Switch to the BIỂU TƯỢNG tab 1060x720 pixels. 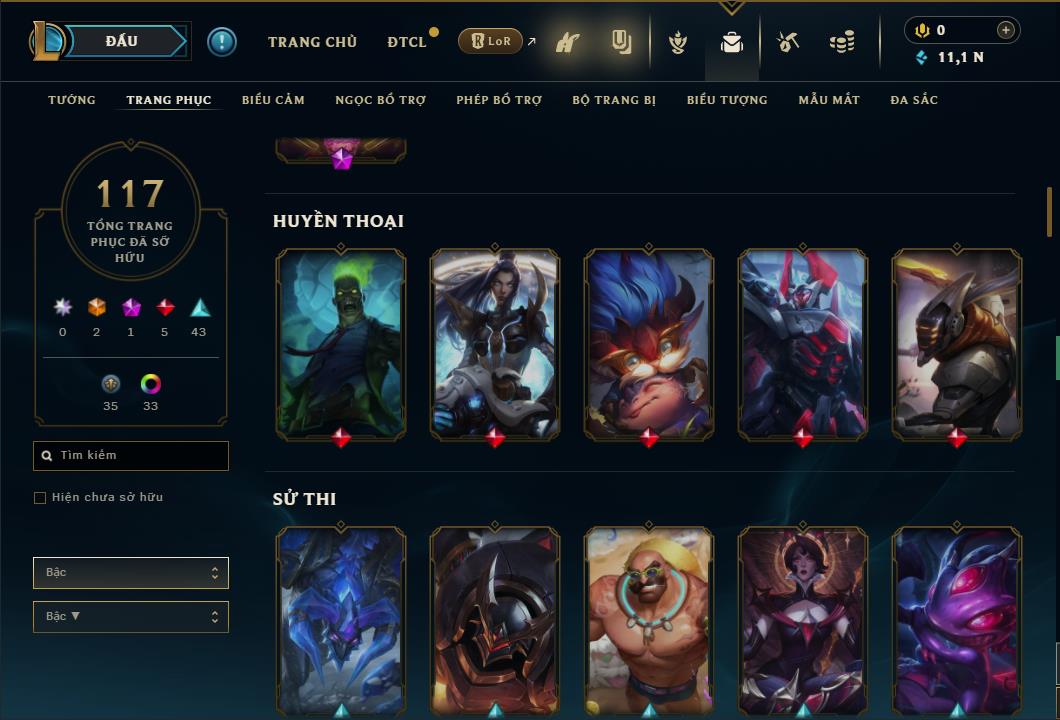(727, 100)
